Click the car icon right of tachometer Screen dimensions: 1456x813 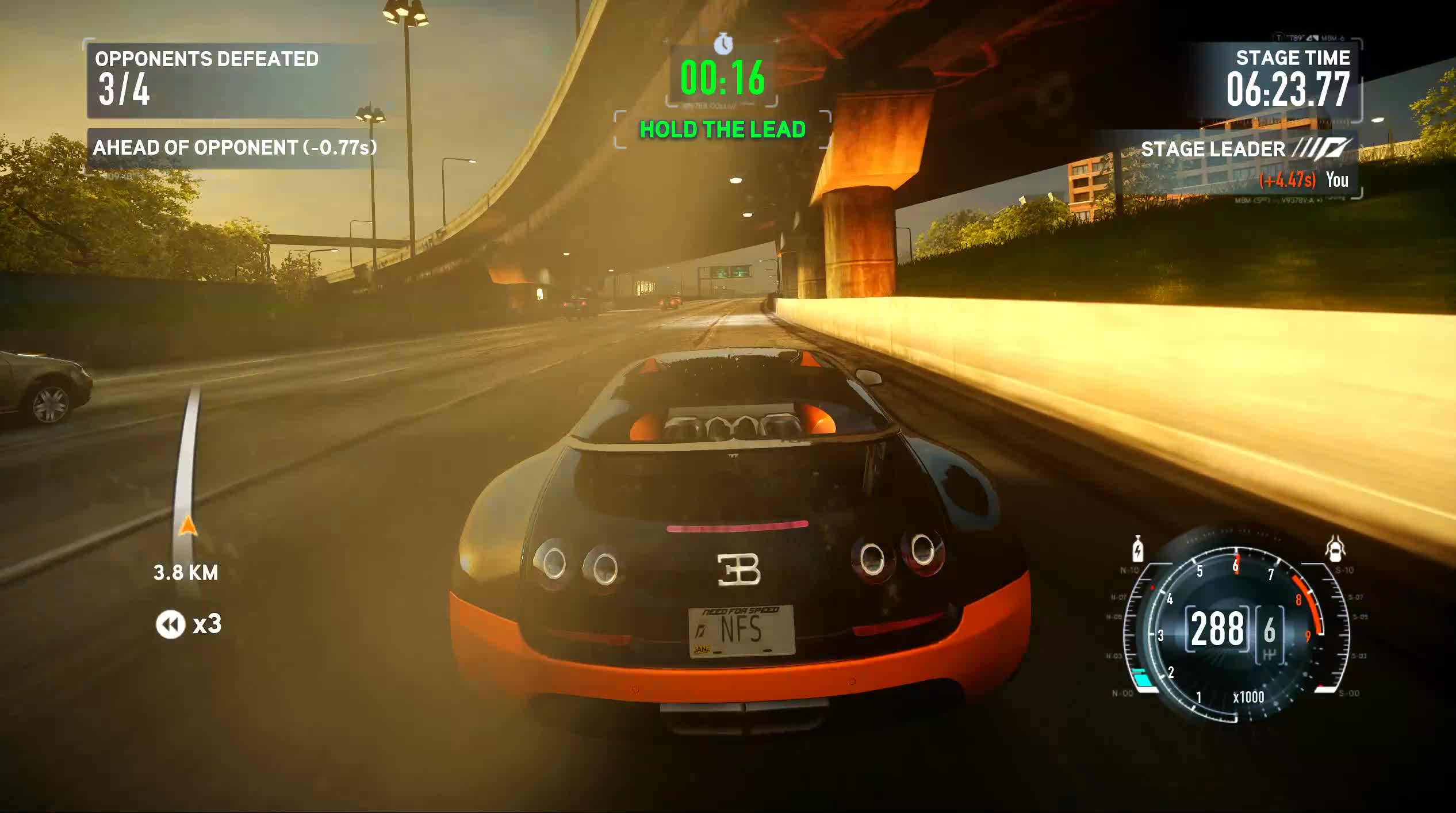coord(1335,548)
